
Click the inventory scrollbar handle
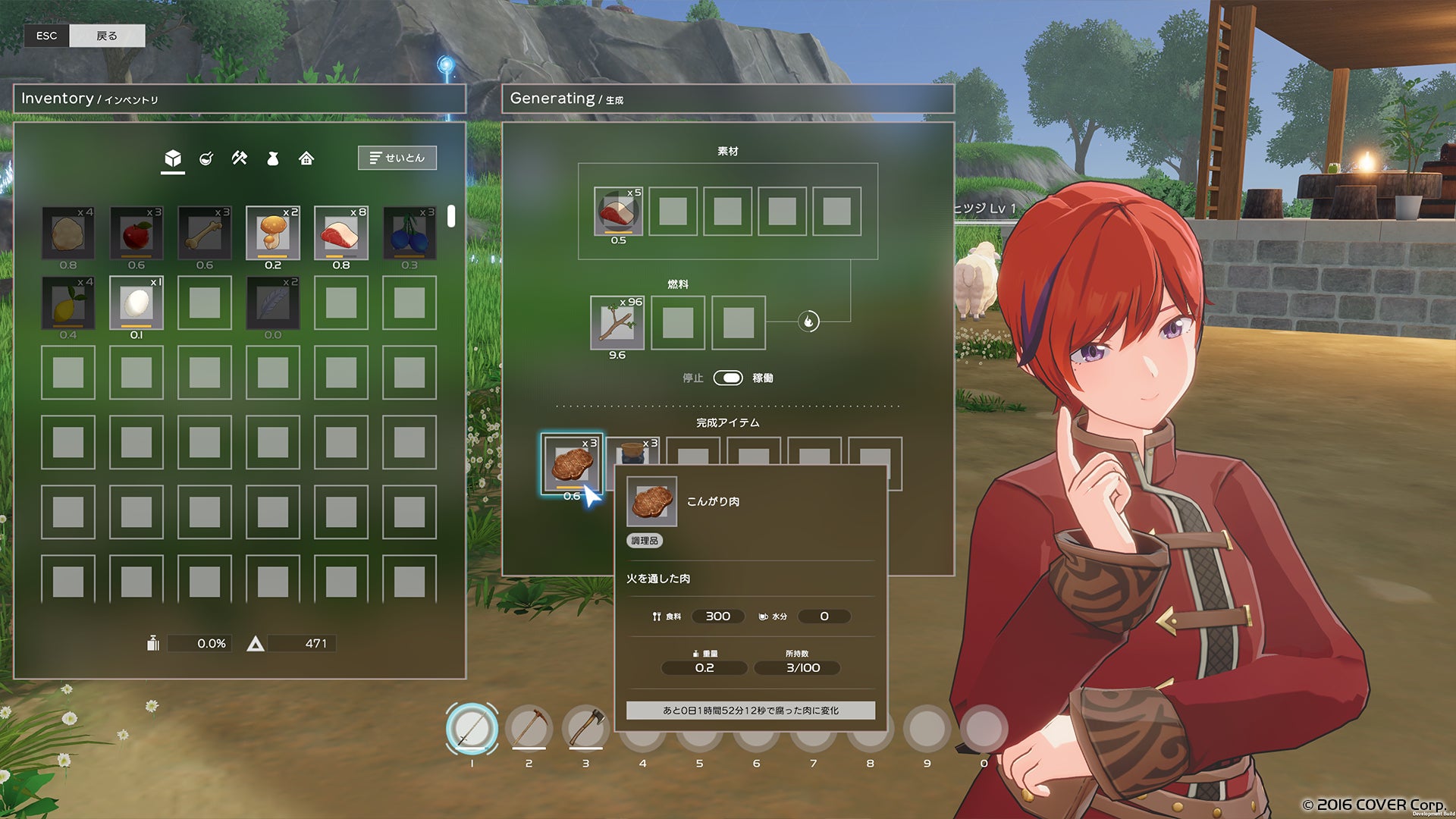pyautogui.click(x=451, y=216)
